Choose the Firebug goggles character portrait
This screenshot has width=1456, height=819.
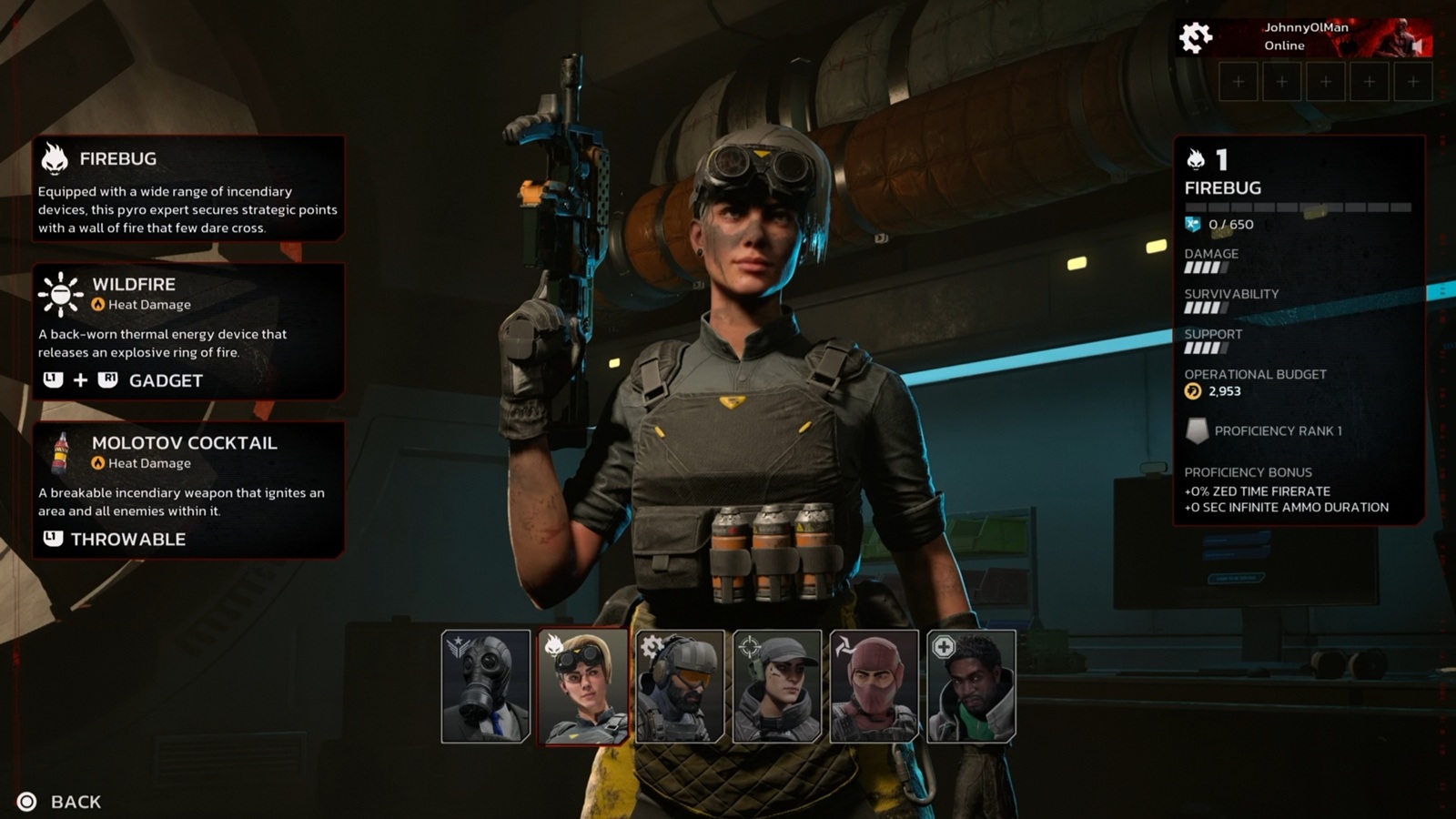click(x=582, y=686)
